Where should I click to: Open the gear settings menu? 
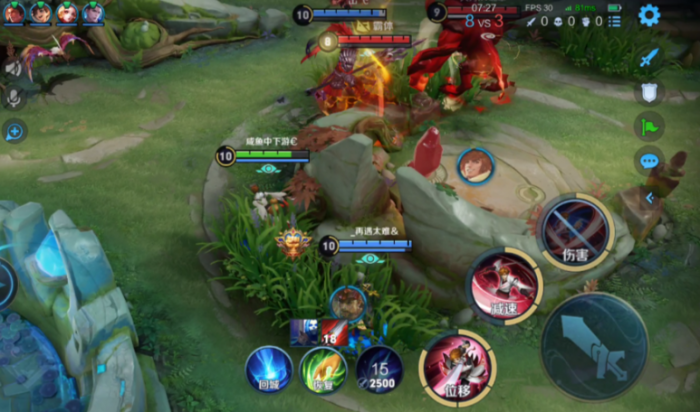(649, 15)
